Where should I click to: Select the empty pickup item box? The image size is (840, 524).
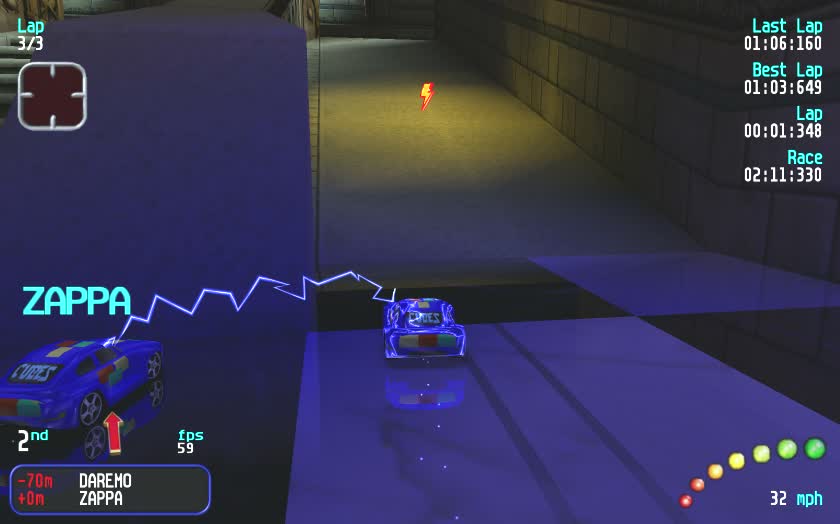pos(52,96)
